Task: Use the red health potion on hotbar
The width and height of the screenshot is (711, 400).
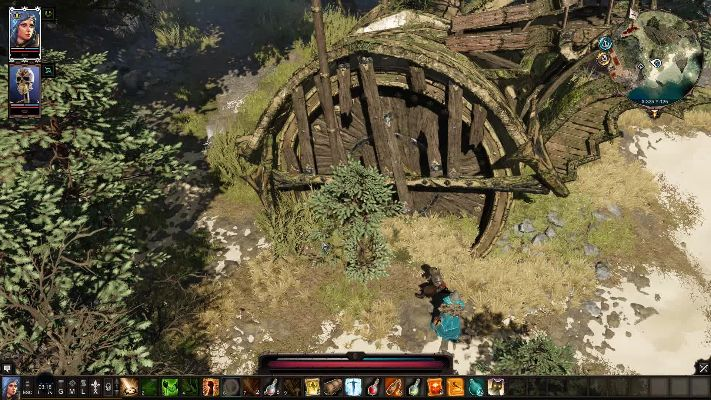Action: tap(373, 387)
